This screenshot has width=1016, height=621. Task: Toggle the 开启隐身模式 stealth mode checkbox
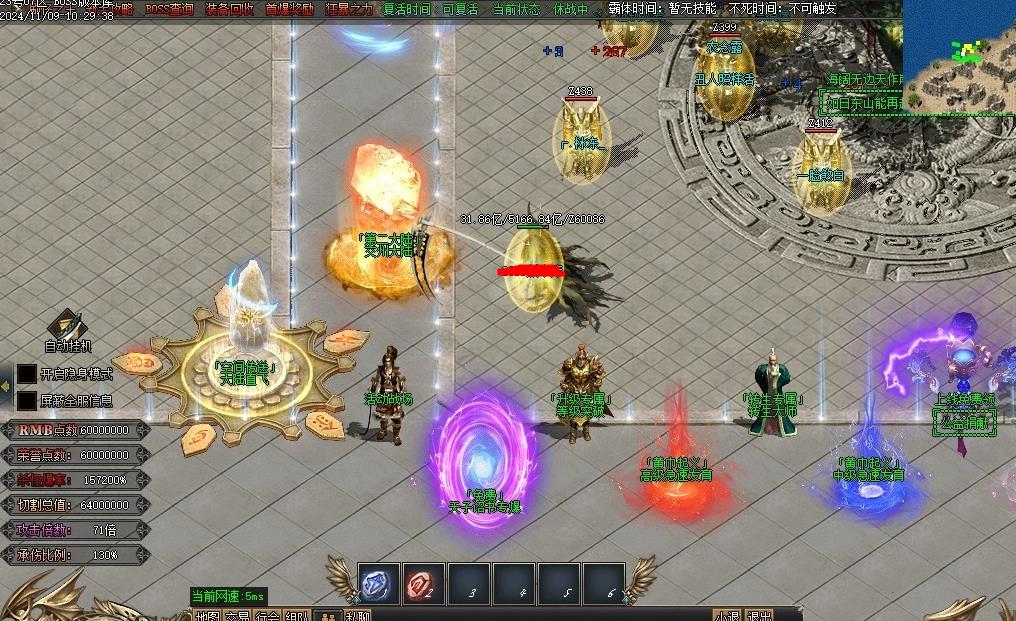coord(27,374)
